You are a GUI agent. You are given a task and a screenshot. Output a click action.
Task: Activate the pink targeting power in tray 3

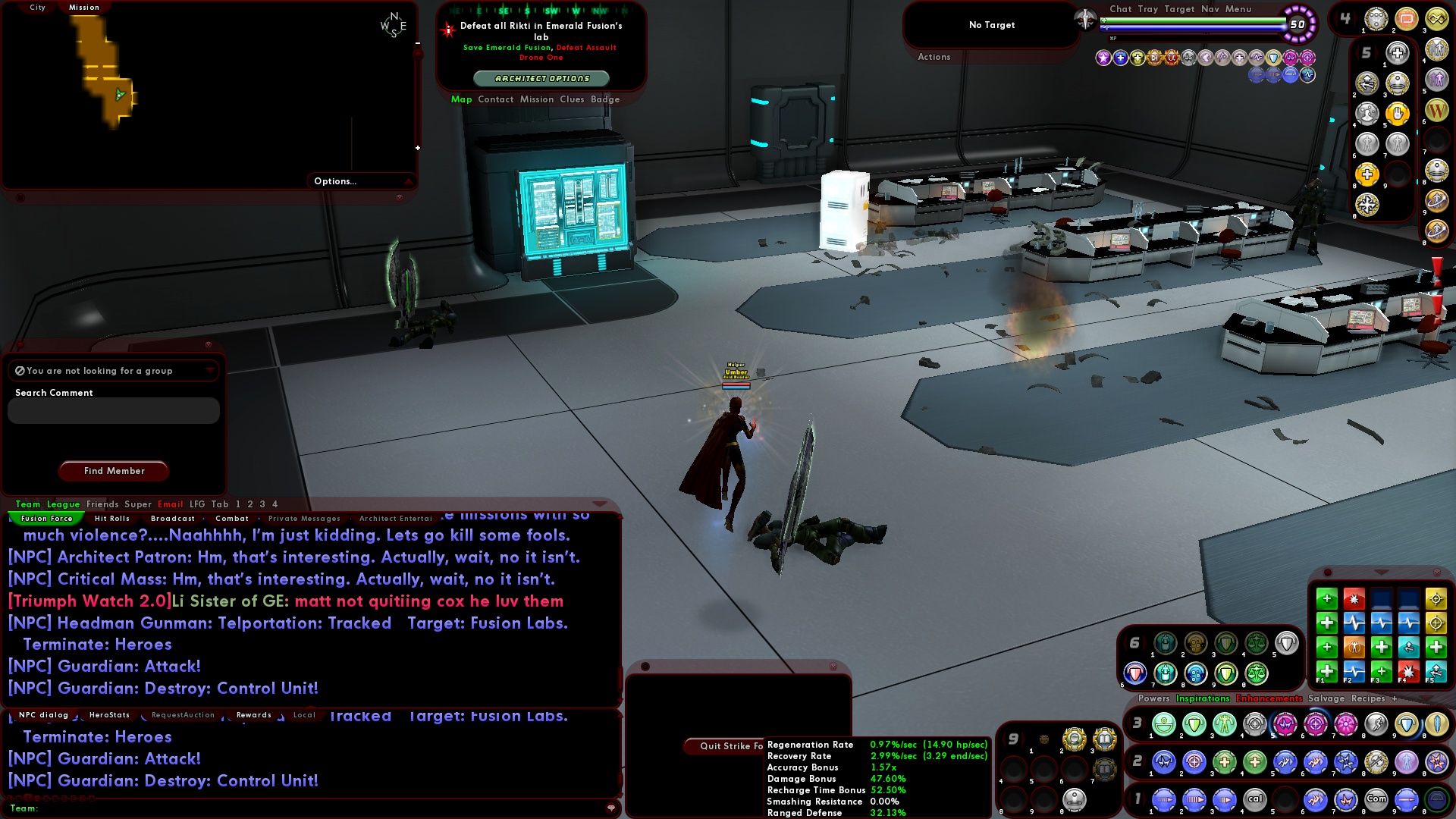tap(1316, 724)
